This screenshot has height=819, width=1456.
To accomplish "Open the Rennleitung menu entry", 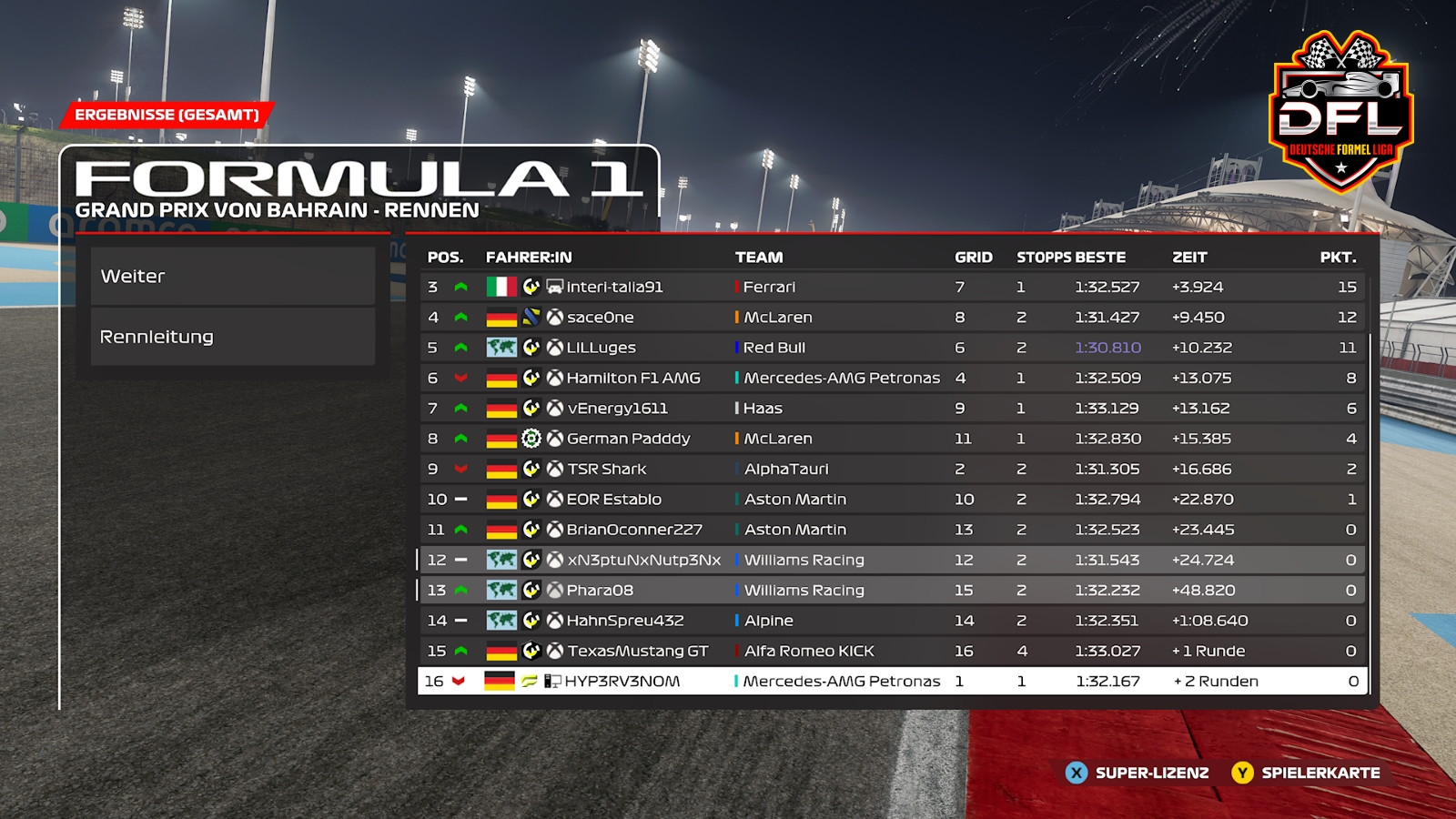I will 232,337.
